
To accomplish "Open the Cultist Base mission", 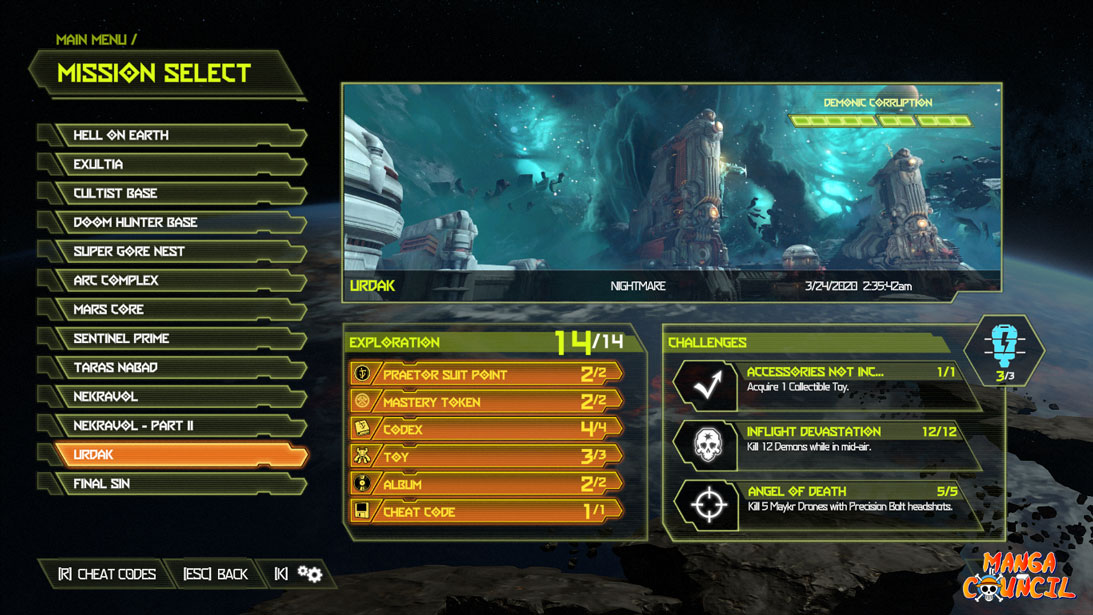I will 170,193.
